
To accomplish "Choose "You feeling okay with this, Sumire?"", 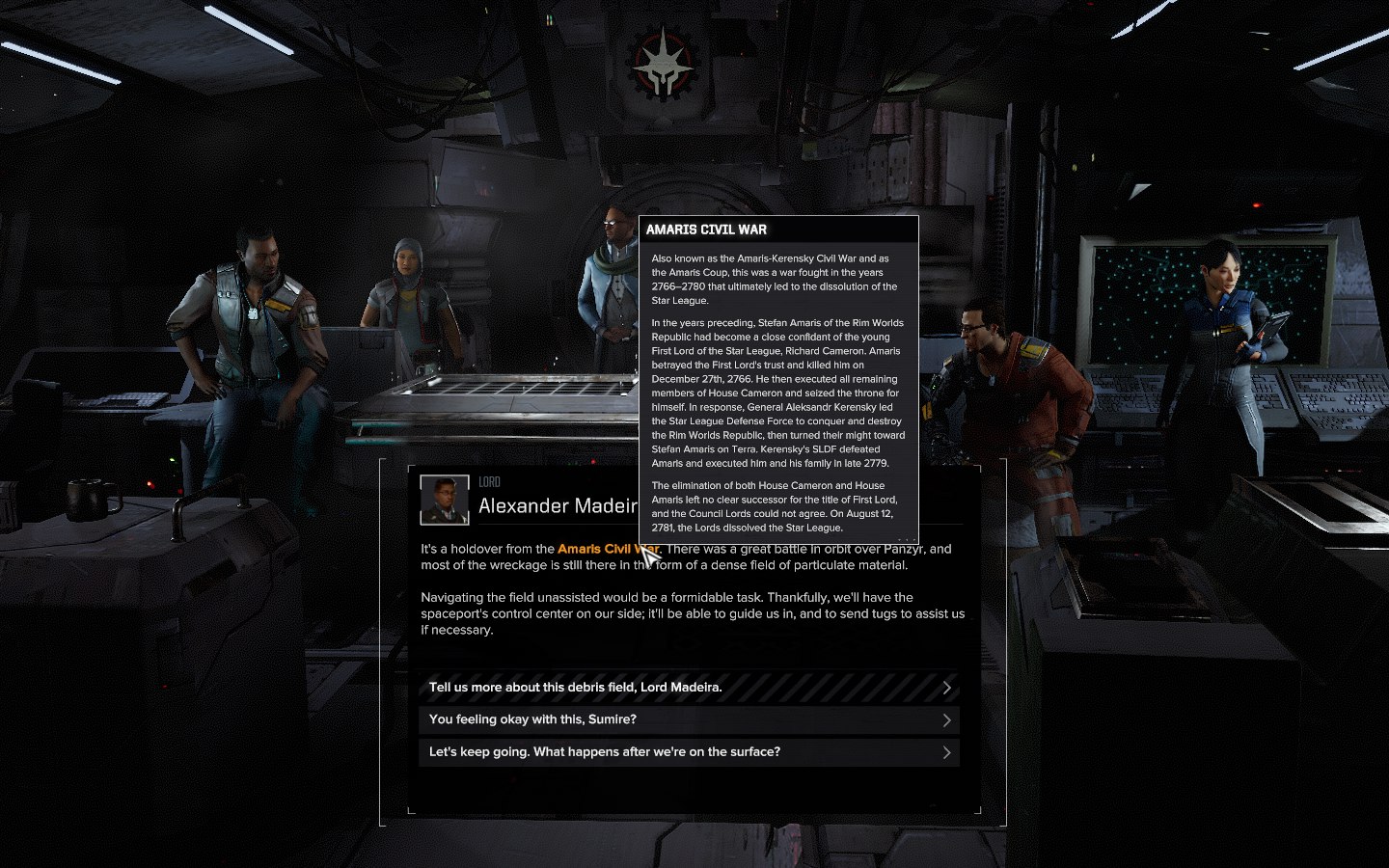I will coord(688,719).
